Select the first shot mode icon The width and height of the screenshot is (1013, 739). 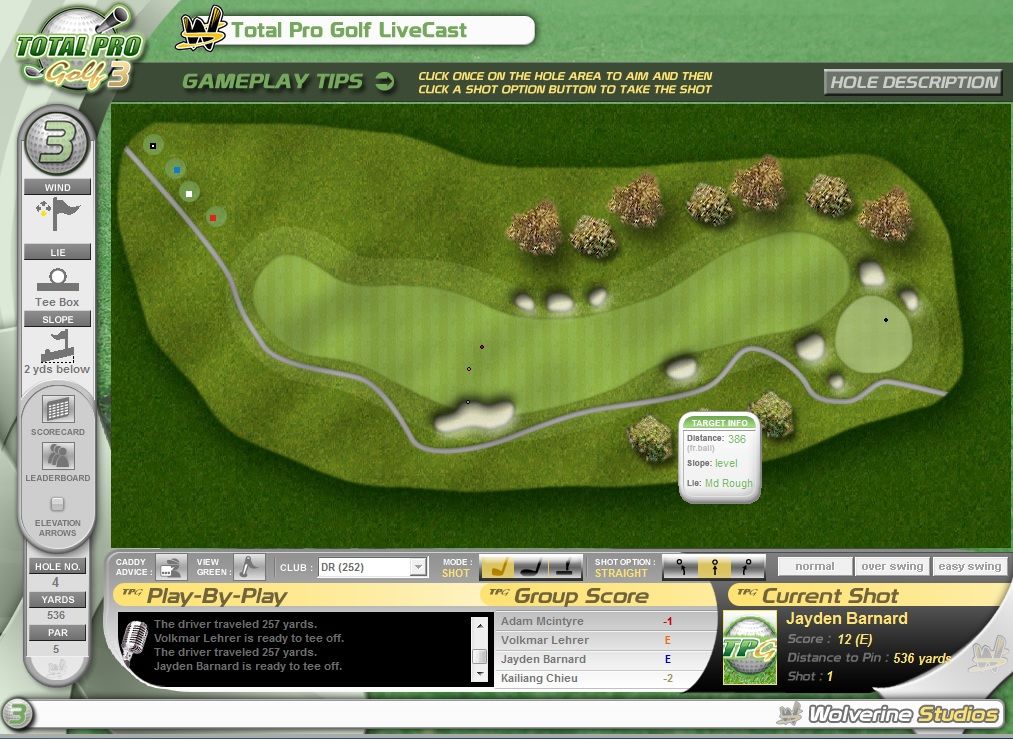(x=499, y=567)
